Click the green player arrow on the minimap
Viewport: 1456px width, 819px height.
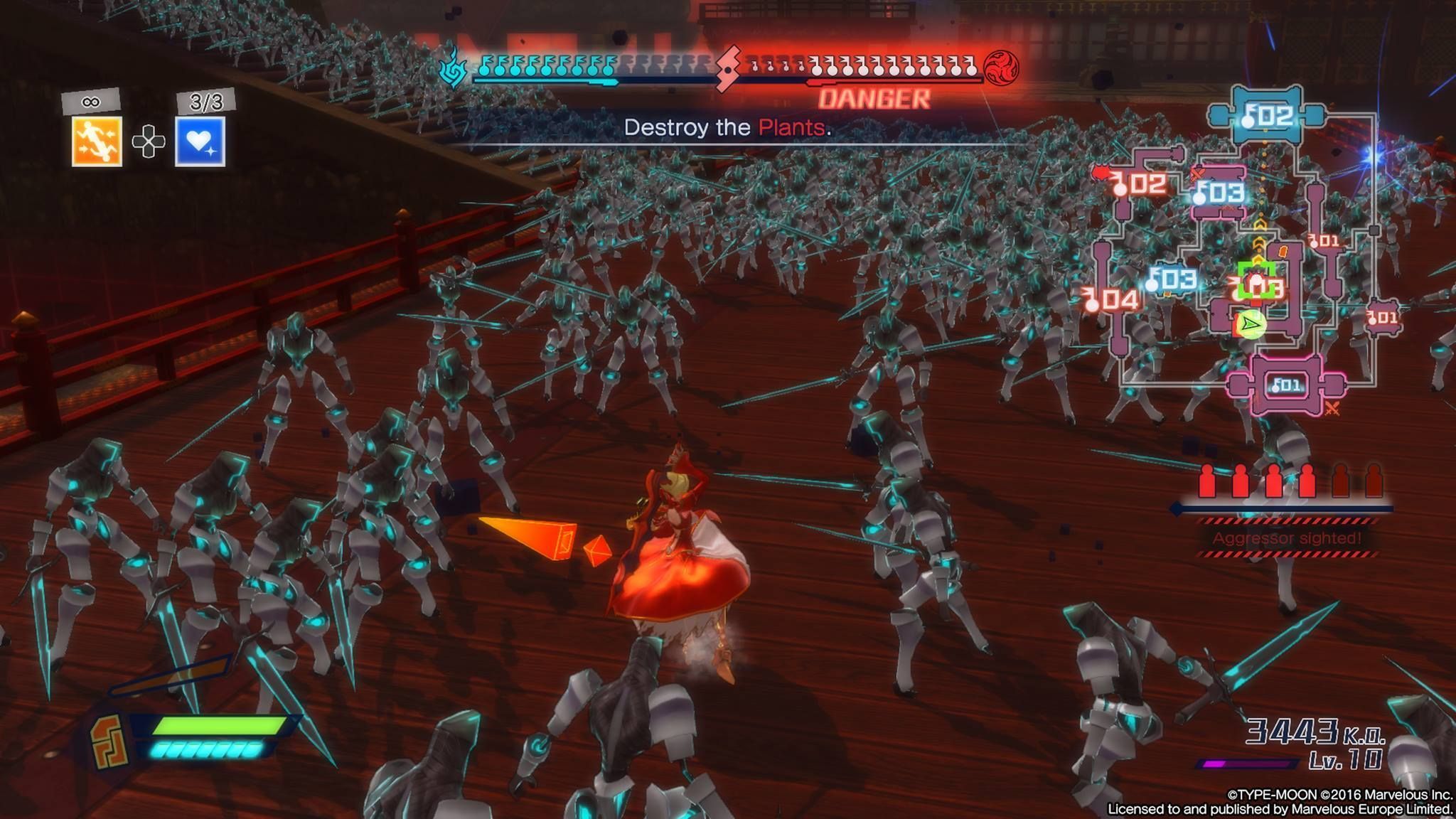[x=1251, y=324]
